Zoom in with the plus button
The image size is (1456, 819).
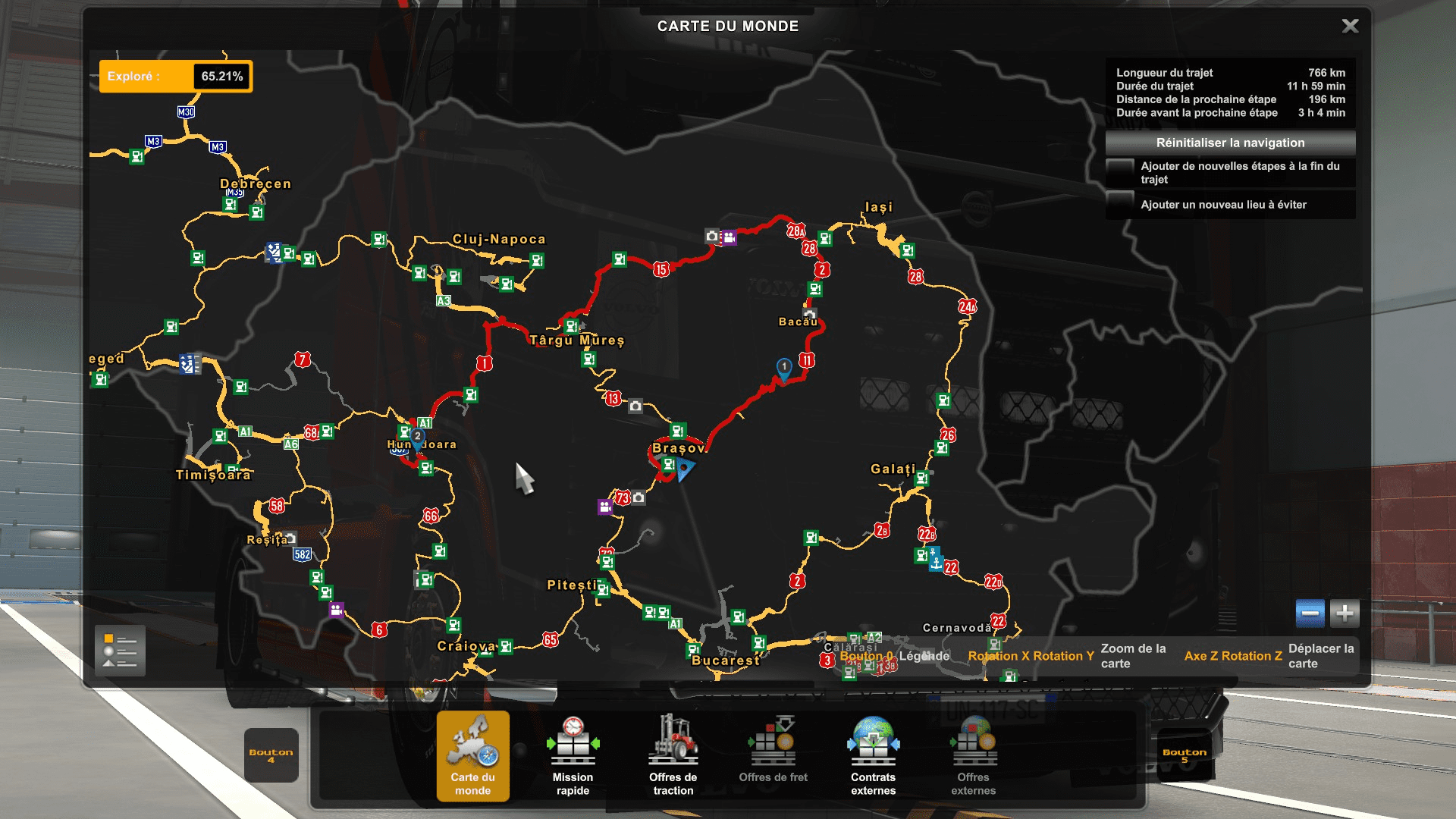pos(1344,615)
